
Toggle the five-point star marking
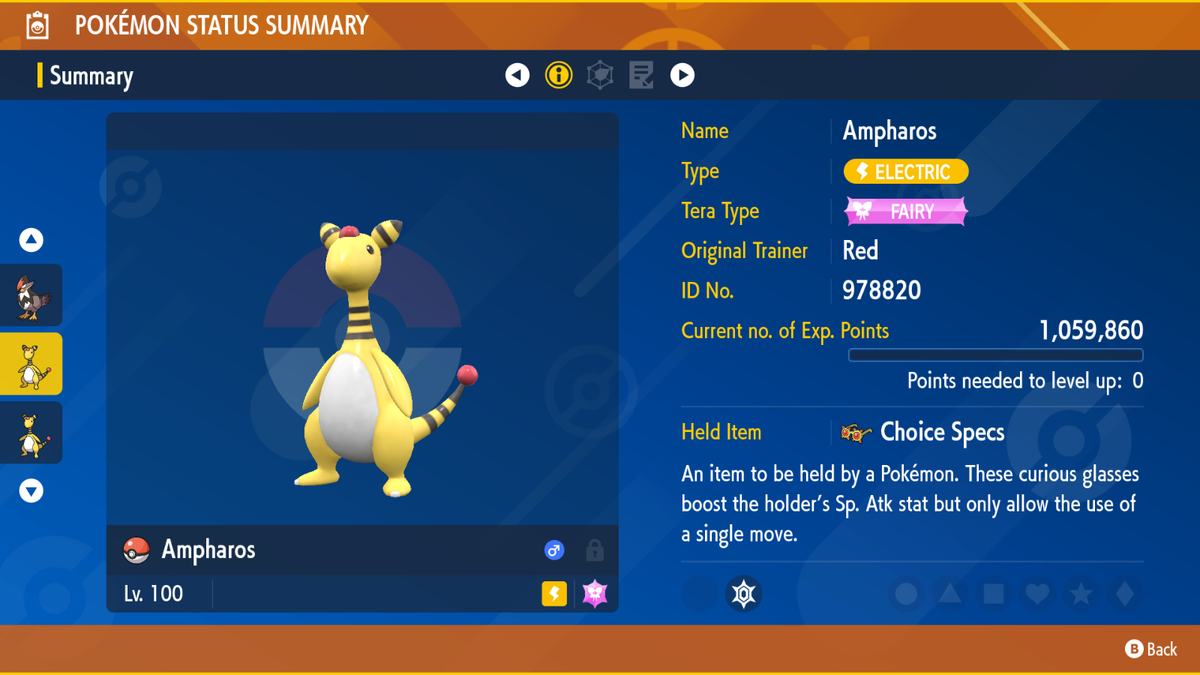coord(1081,594)
